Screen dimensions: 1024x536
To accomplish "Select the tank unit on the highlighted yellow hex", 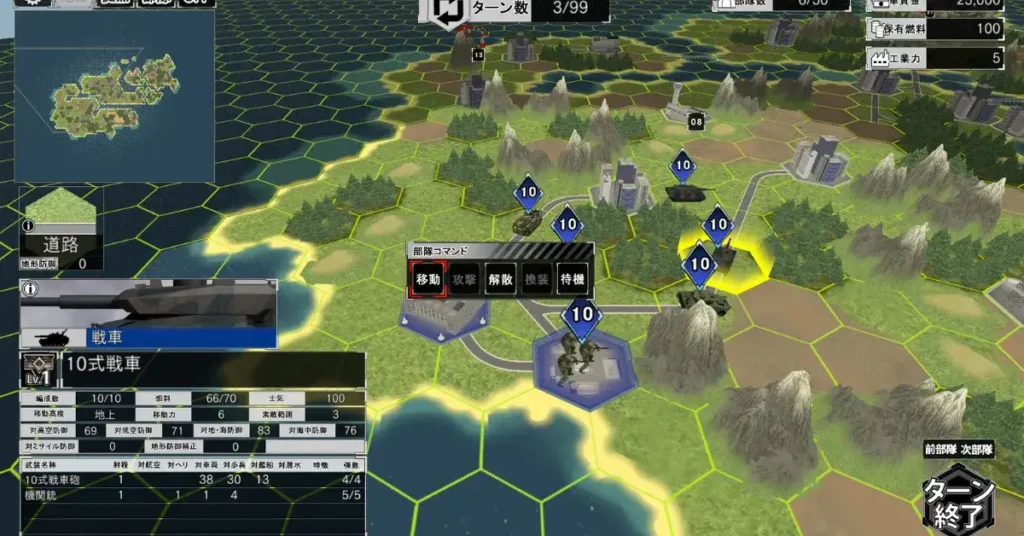I will point(720,256).
